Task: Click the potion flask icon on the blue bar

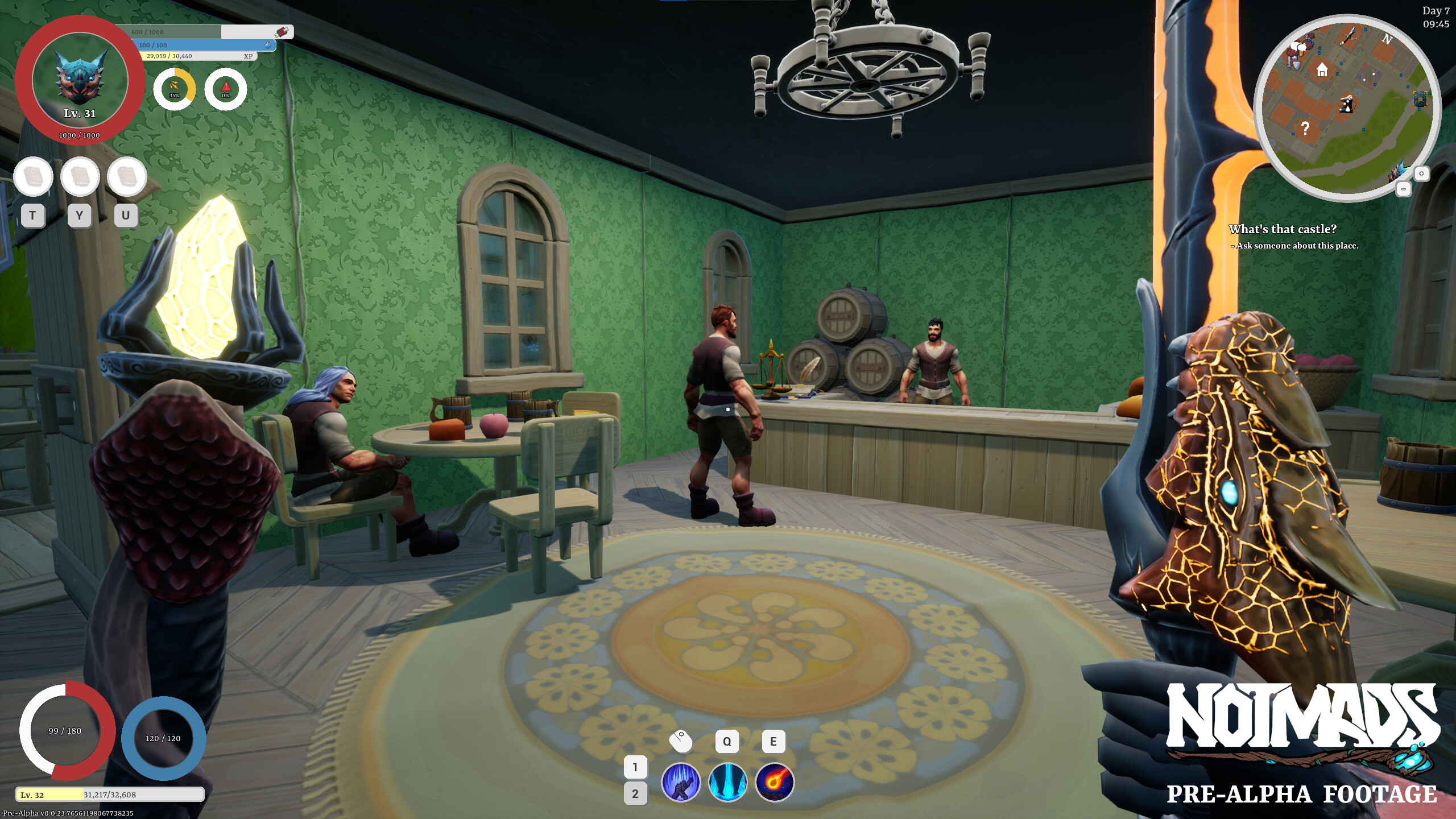Action: [x=268, y=46]
